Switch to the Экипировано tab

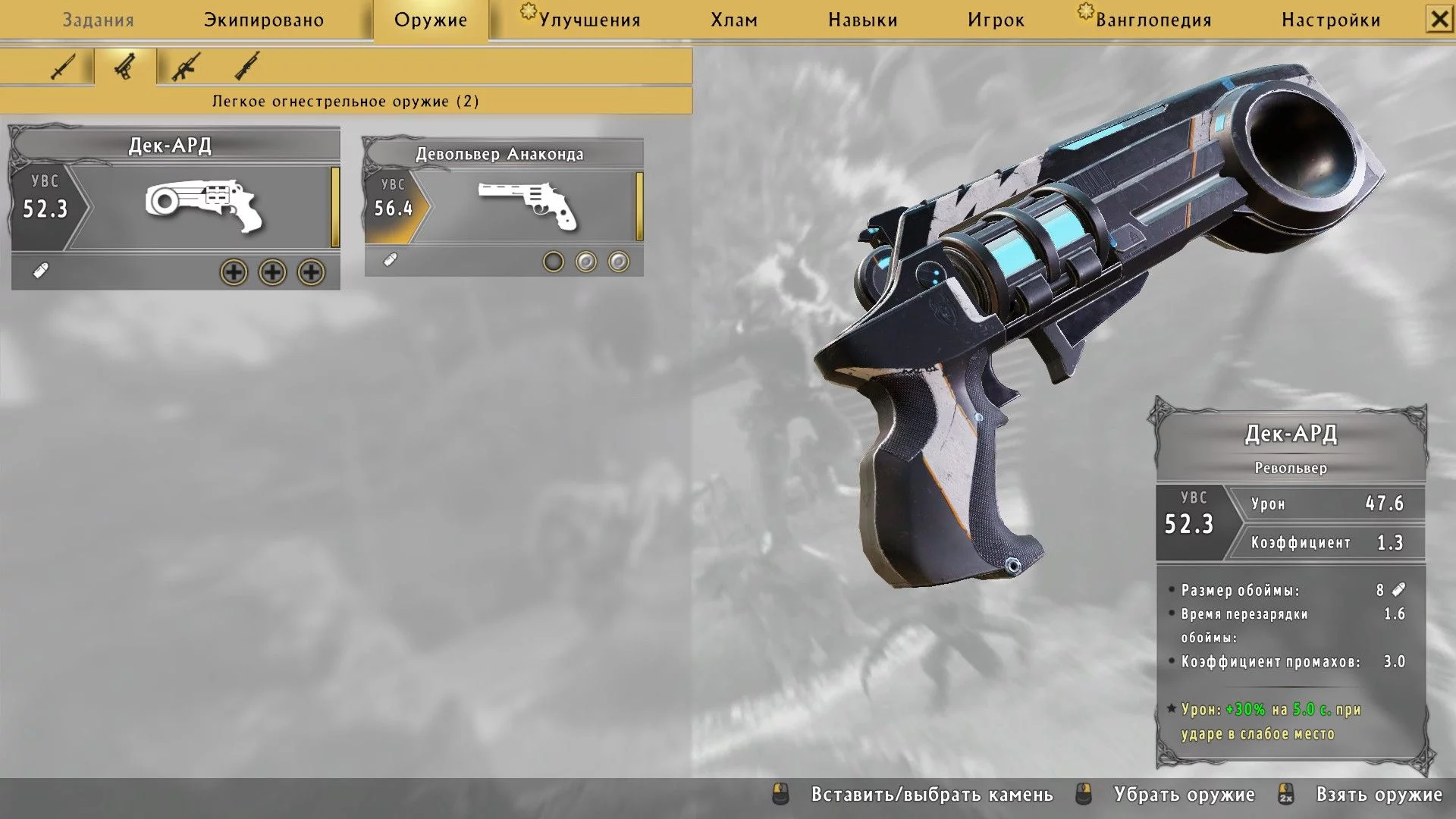[264, 20]
